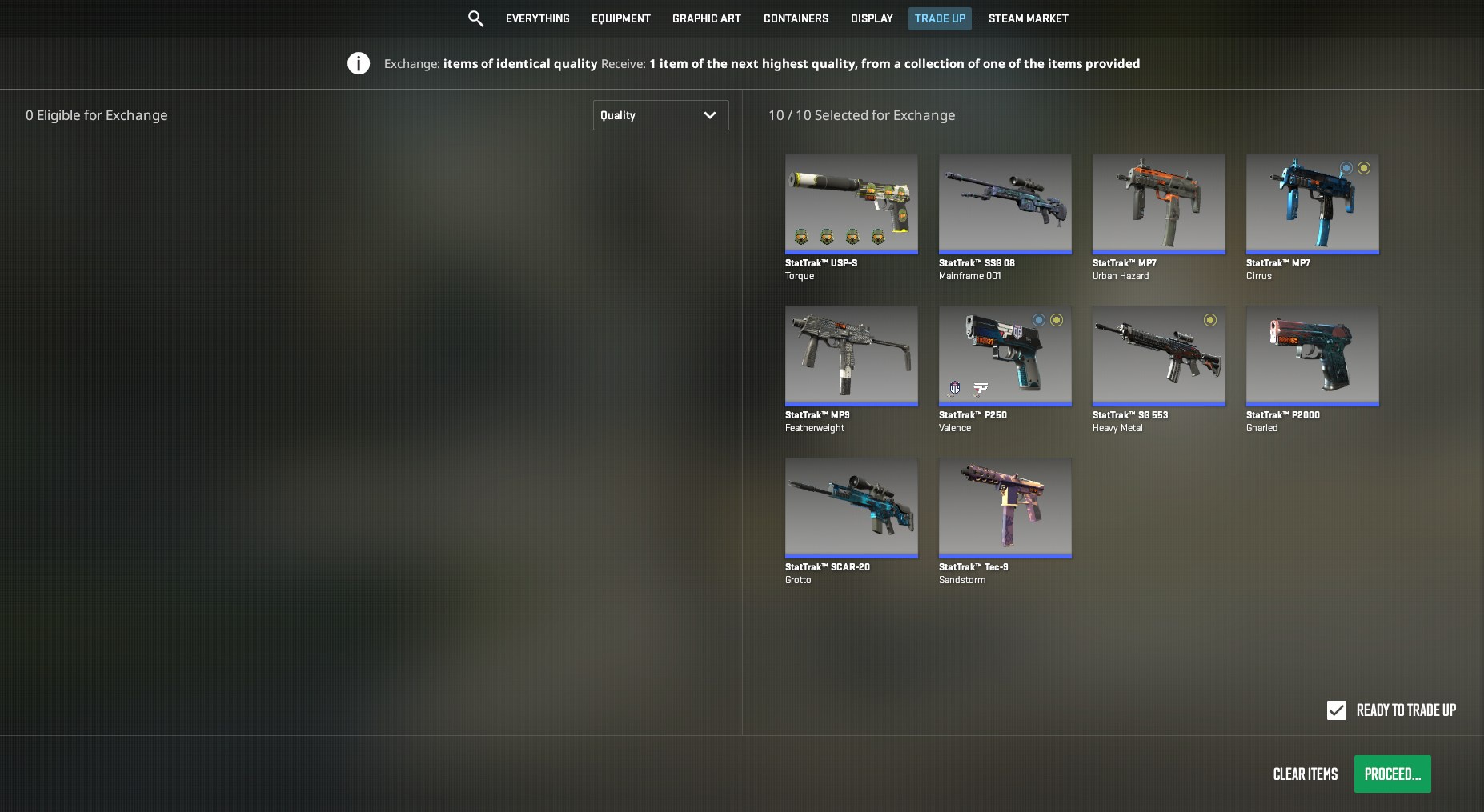Show the Graphic Art category
Viewport: 1484px width, 812px height.
tap(706, 18)
